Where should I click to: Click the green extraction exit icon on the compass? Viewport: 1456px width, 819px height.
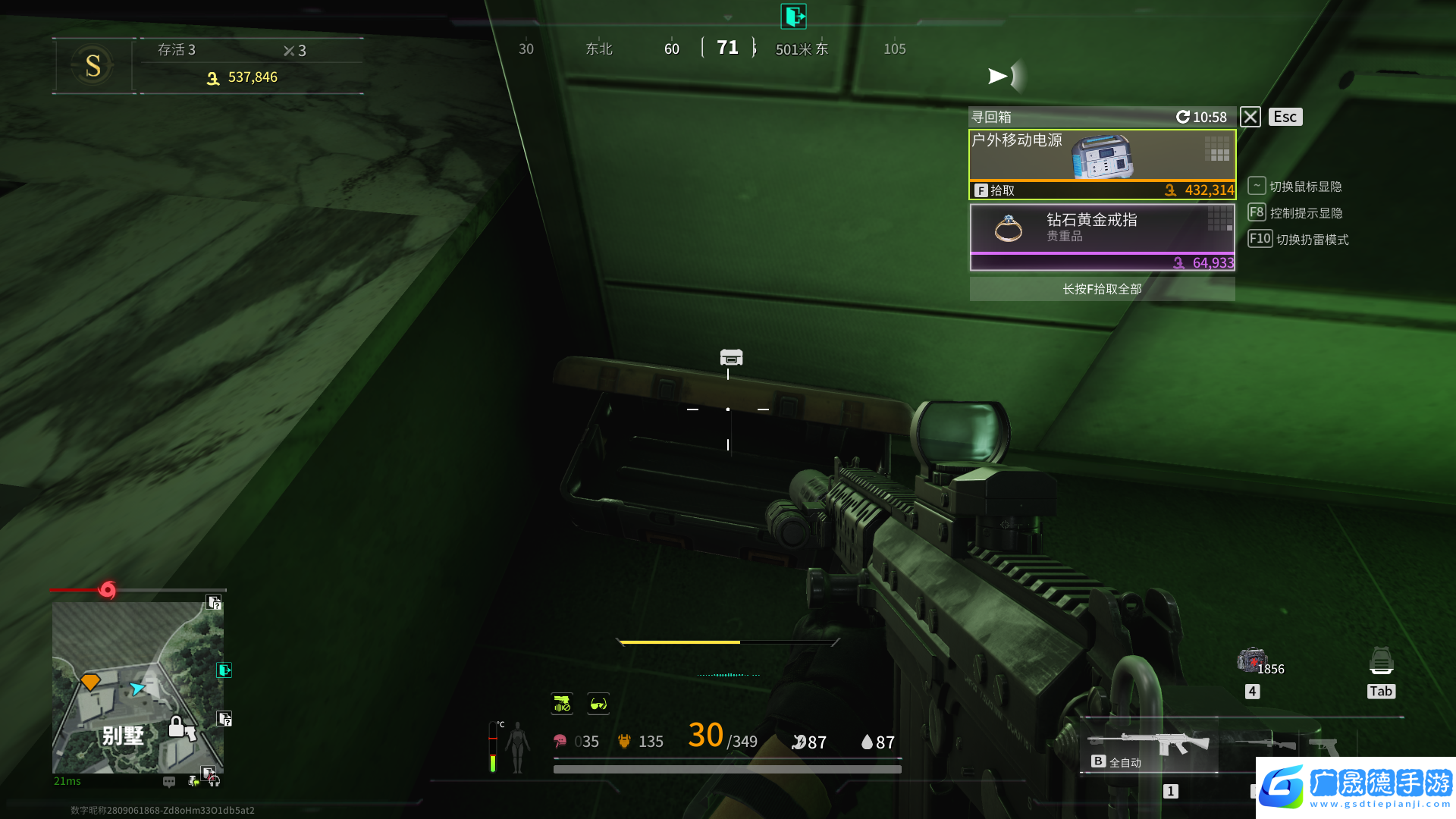pyautogui.click(x=793, y=16)
